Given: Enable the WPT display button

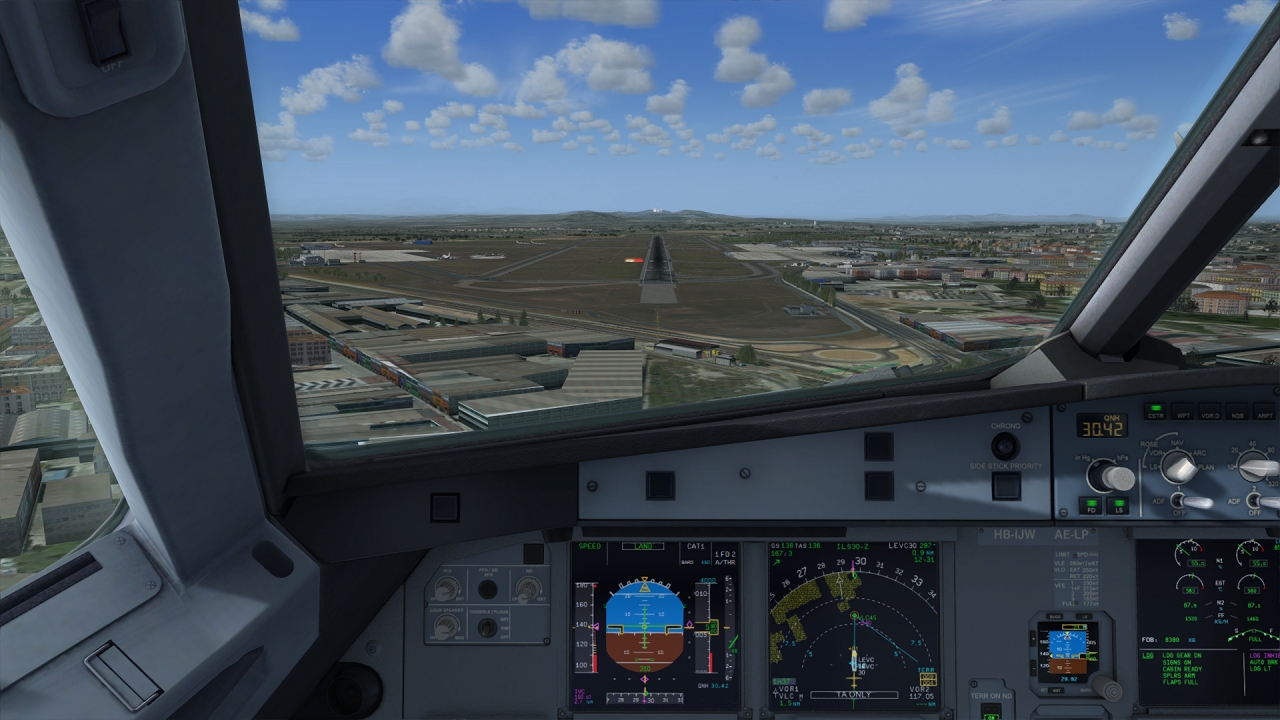Looking at the screenshot, I should point(1183,411).
